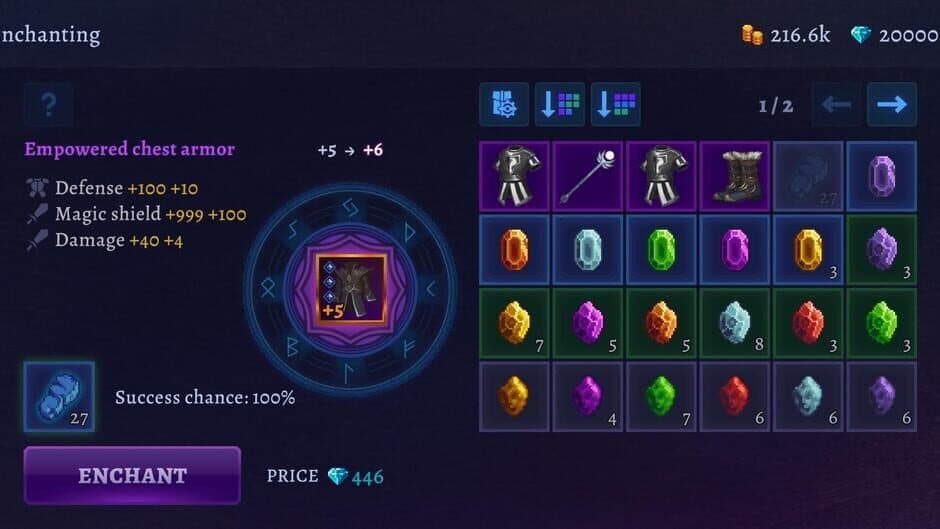
Task: Pick the rough light blue gem stack of 8
Action: tap(734, 323)
